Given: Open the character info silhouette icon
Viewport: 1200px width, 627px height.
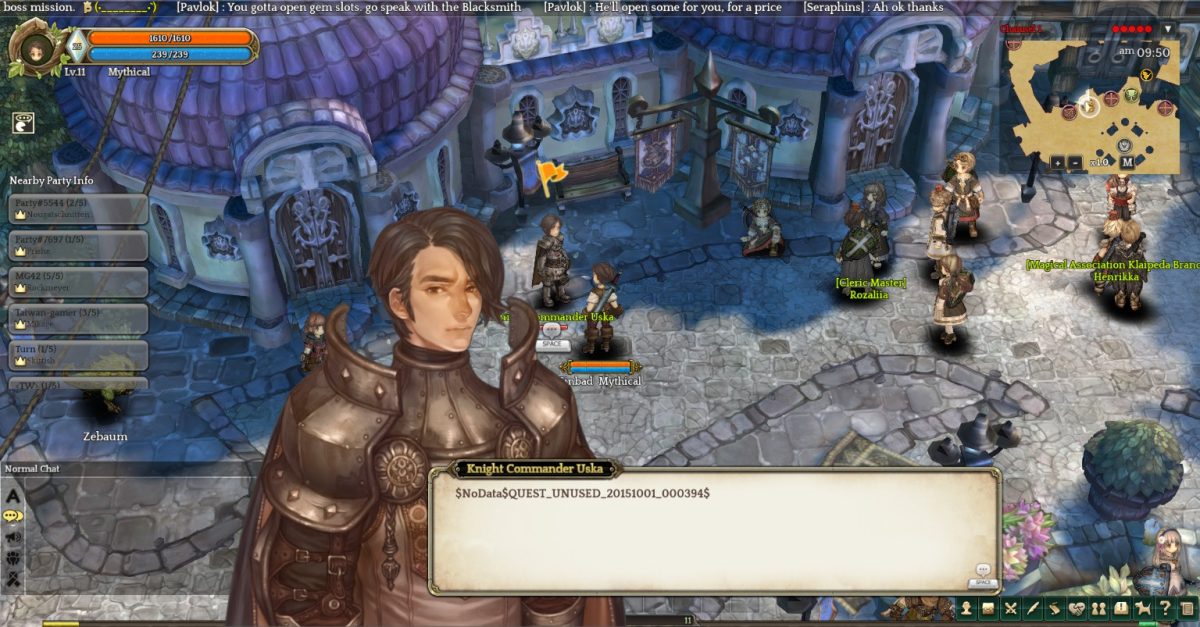Looking at the screenshot, I should (x=967, y=608).
